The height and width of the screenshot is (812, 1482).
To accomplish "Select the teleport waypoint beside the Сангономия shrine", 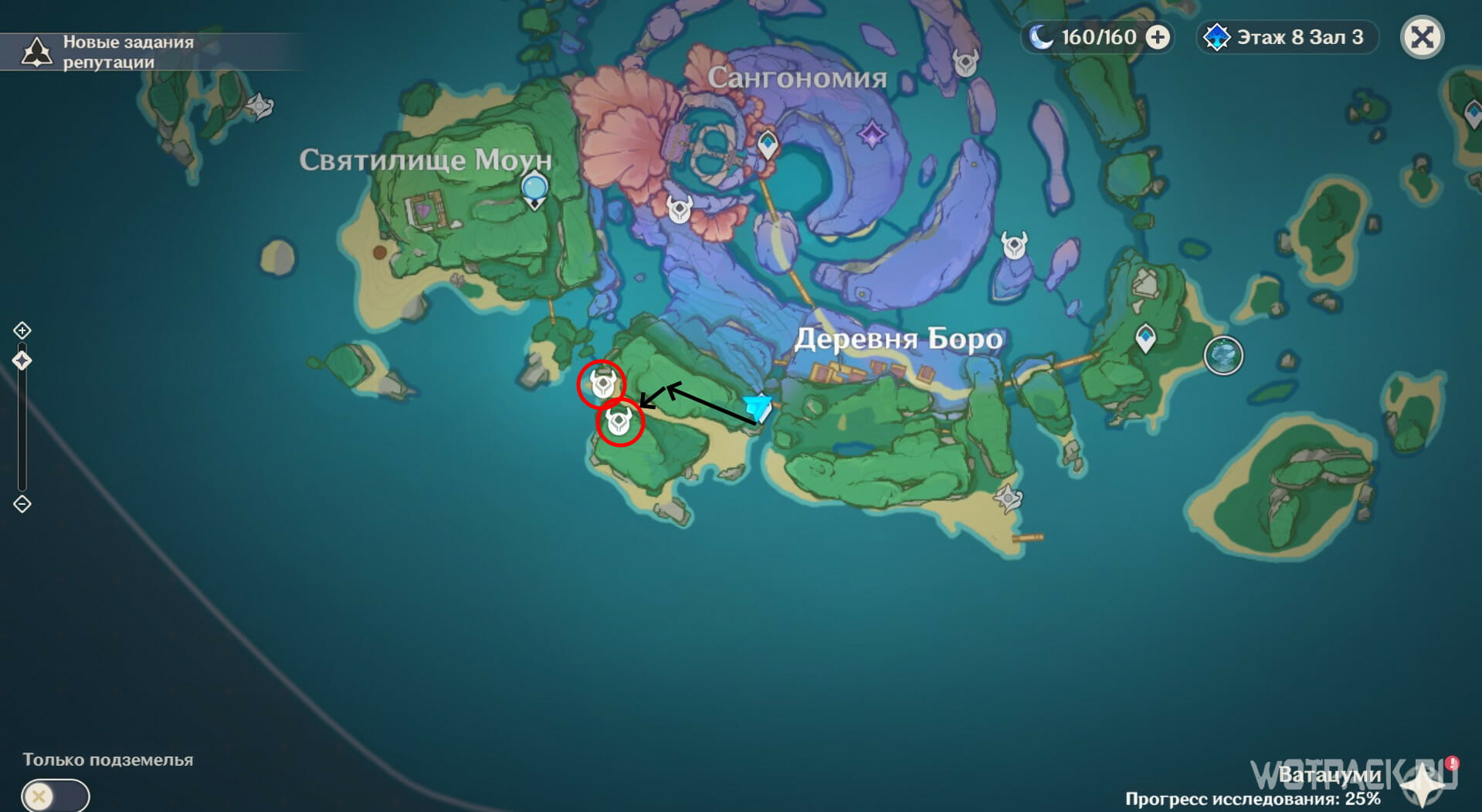I will (x=767, y=144).
